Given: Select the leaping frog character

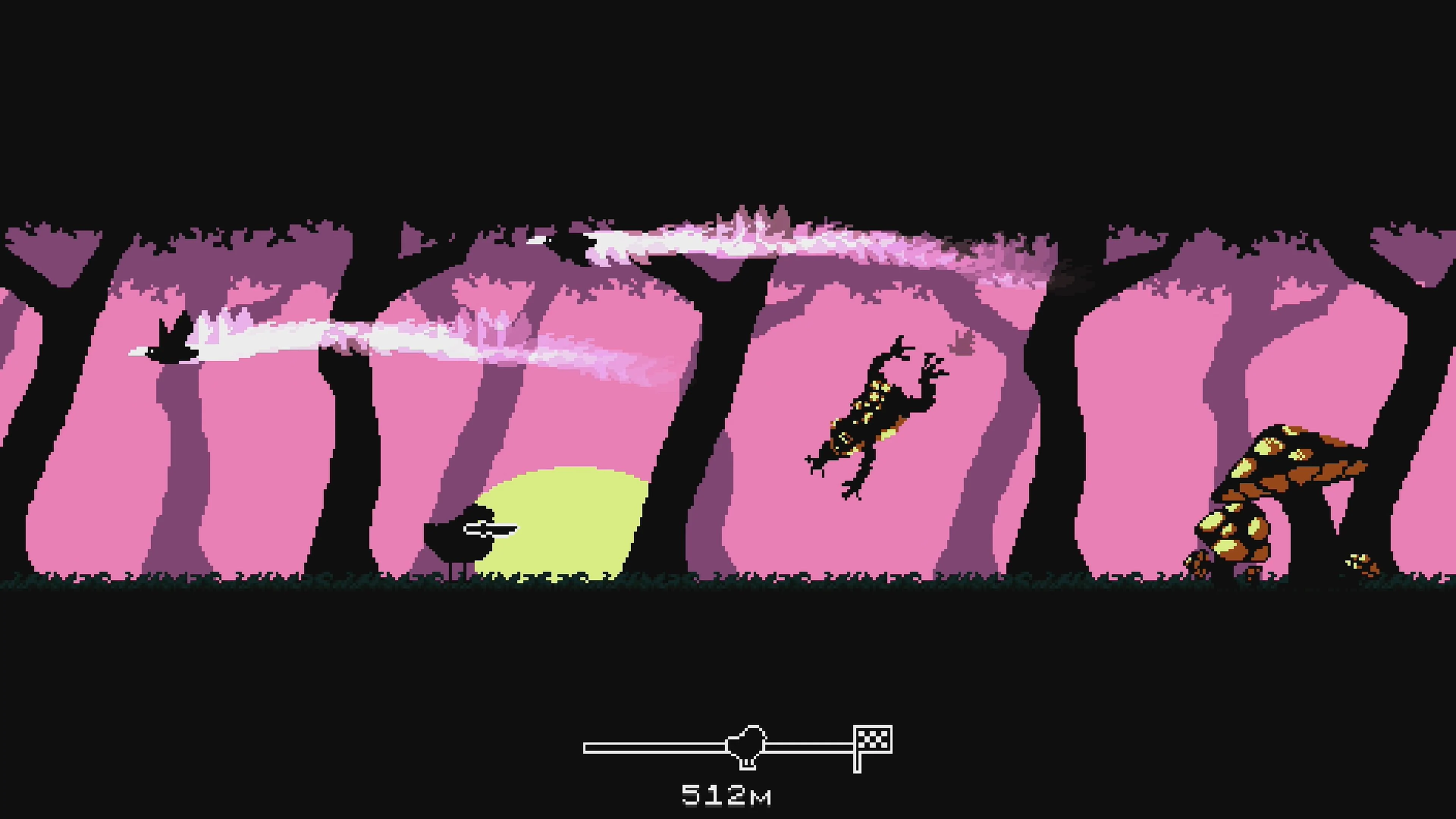Looking at the screenshot, I should pyautogui.click(x=871, y=418).
